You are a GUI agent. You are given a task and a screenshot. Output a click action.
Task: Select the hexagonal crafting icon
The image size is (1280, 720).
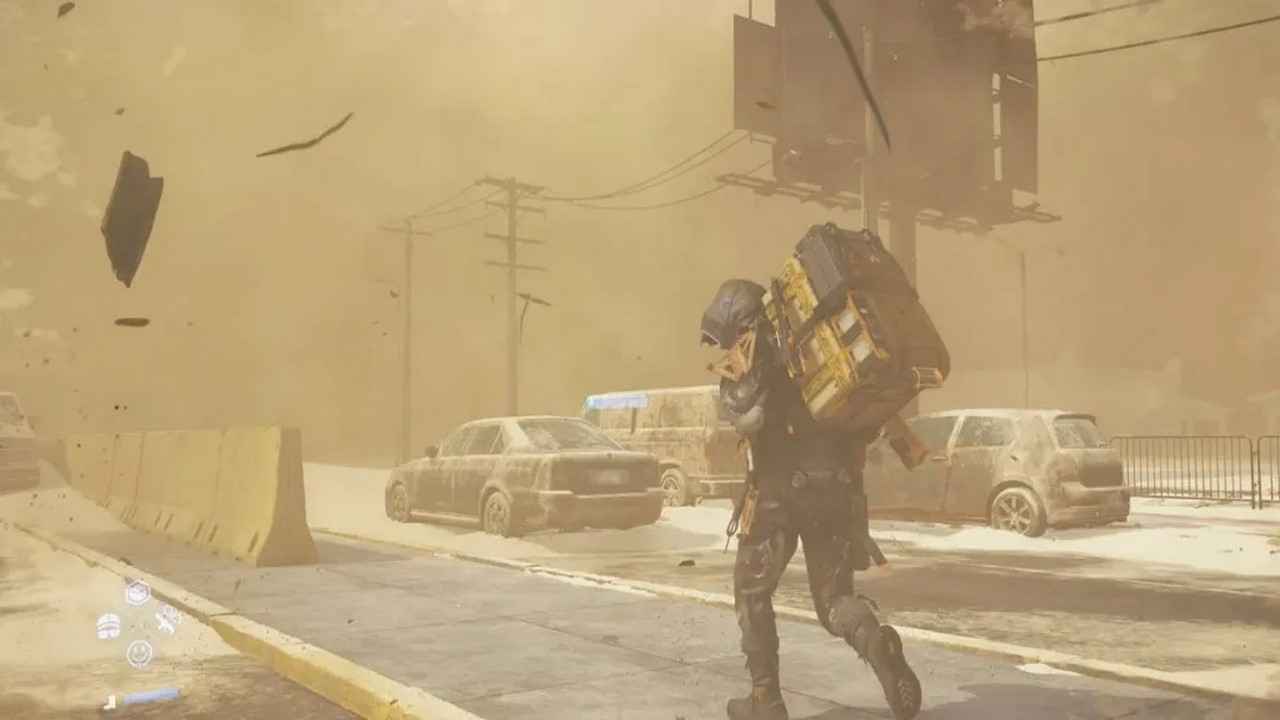(x=137, y=593)
